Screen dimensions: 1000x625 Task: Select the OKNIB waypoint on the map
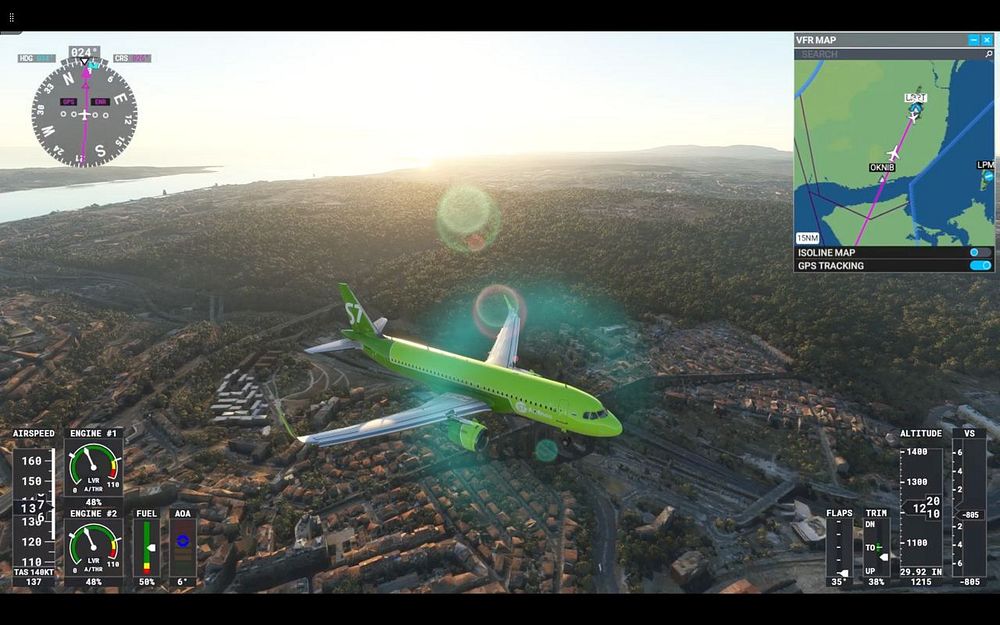point(881,167)
